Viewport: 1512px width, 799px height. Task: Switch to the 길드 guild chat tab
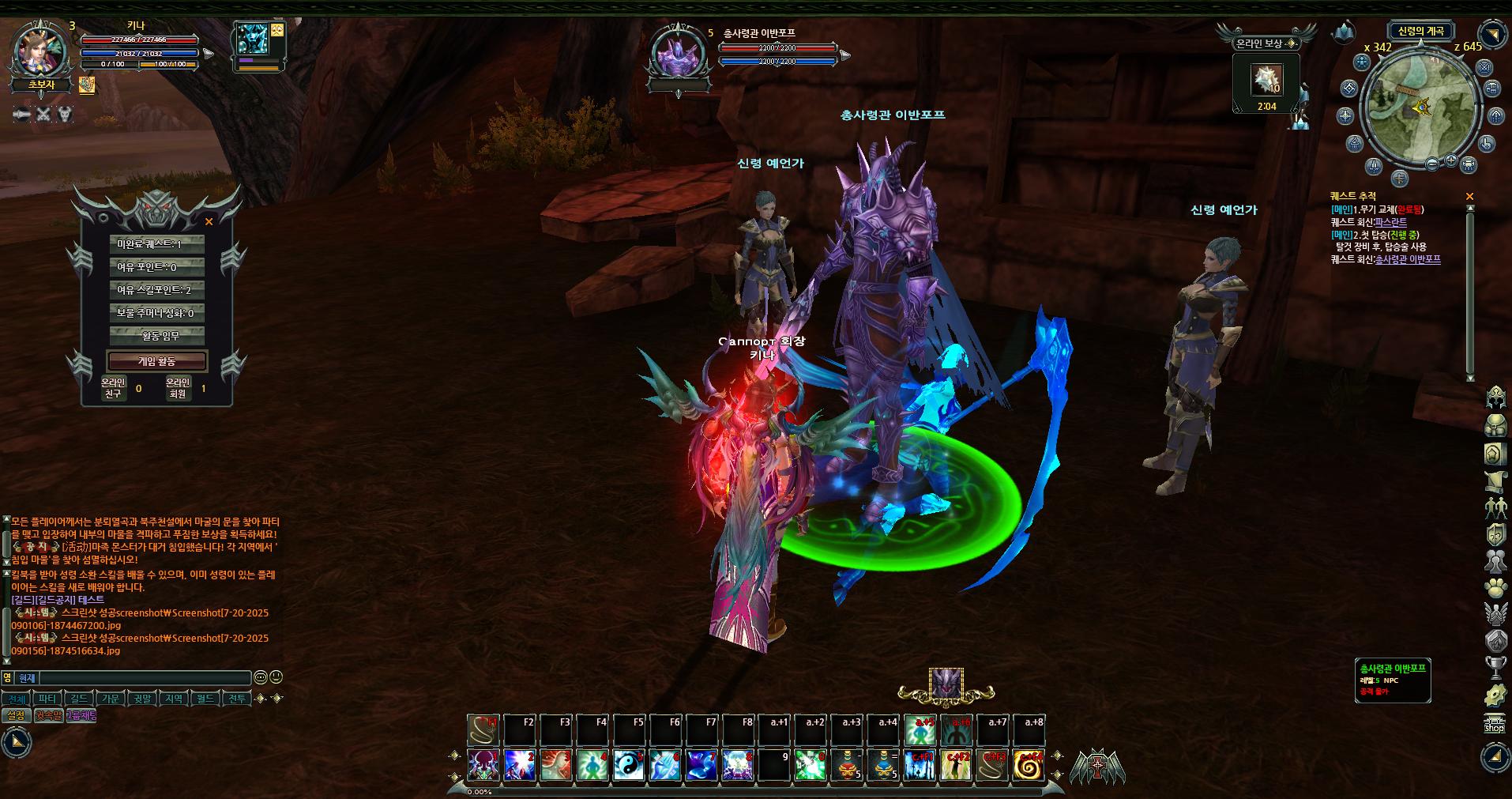click(79, 699)
